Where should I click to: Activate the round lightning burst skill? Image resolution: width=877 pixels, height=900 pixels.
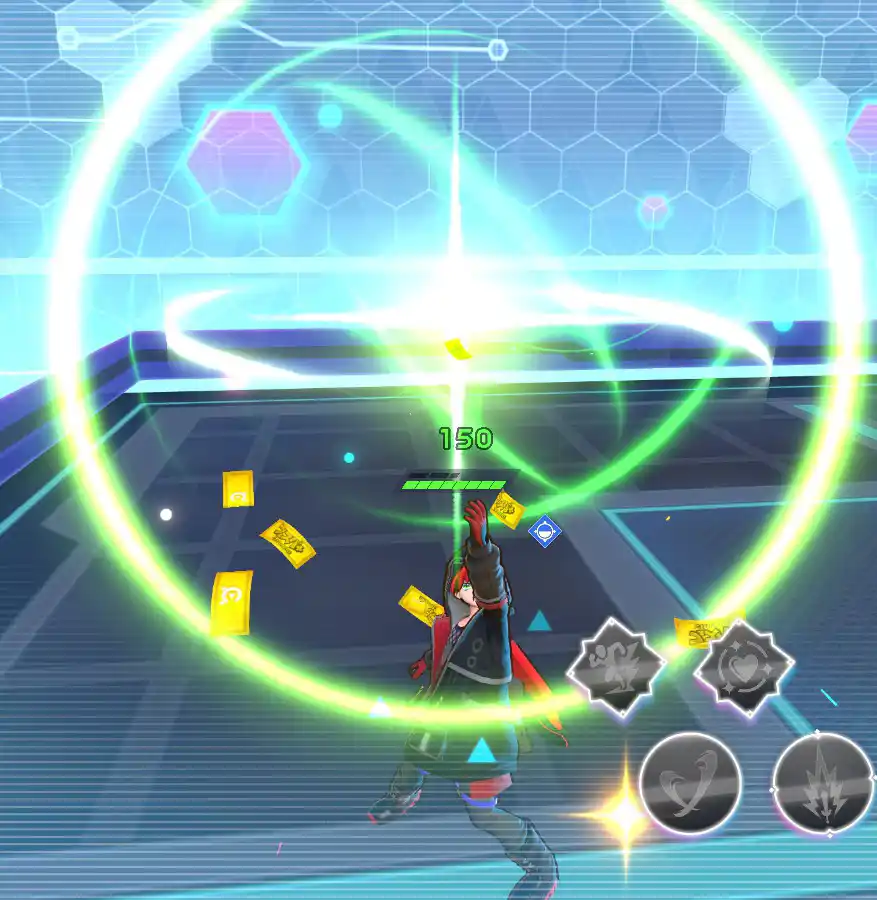pos(823,784)
